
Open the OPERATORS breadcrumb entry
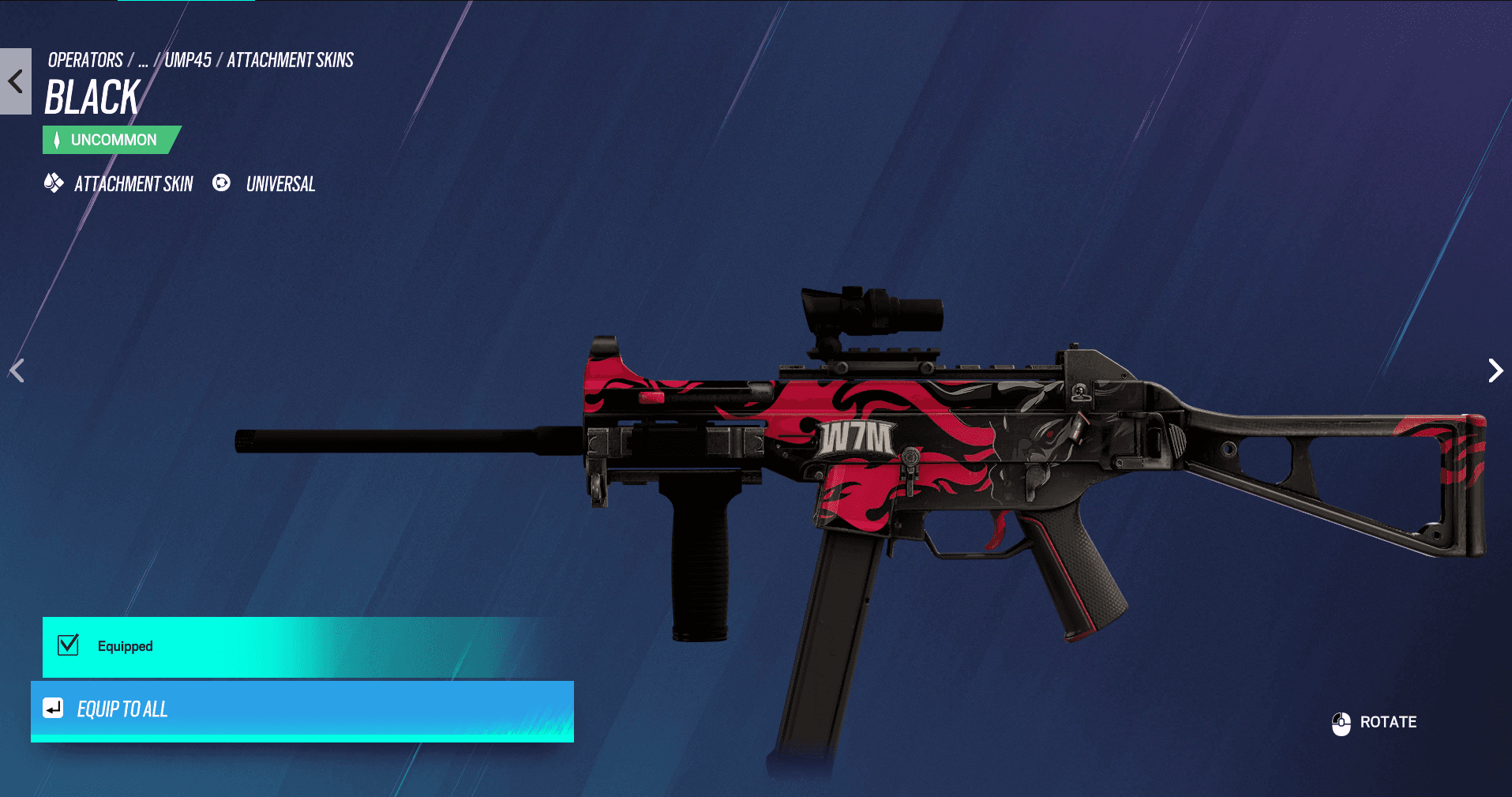(x=84, y=59)
